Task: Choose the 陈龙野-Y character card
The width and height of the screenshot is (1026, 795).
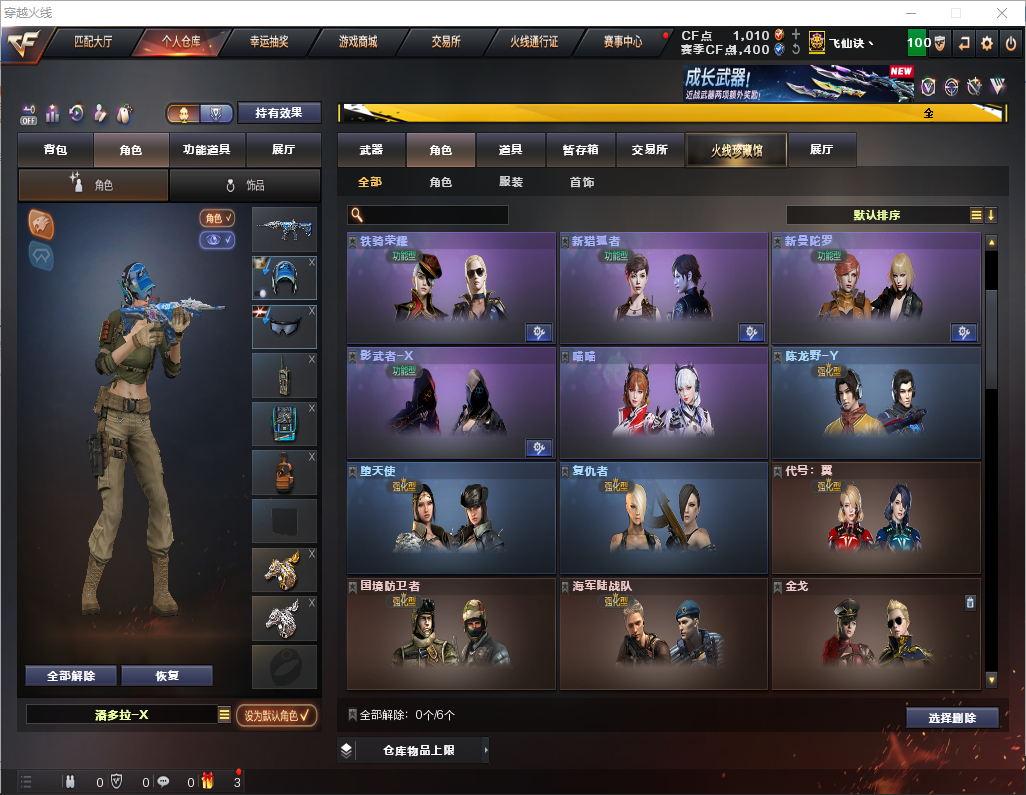Action: 875,403
